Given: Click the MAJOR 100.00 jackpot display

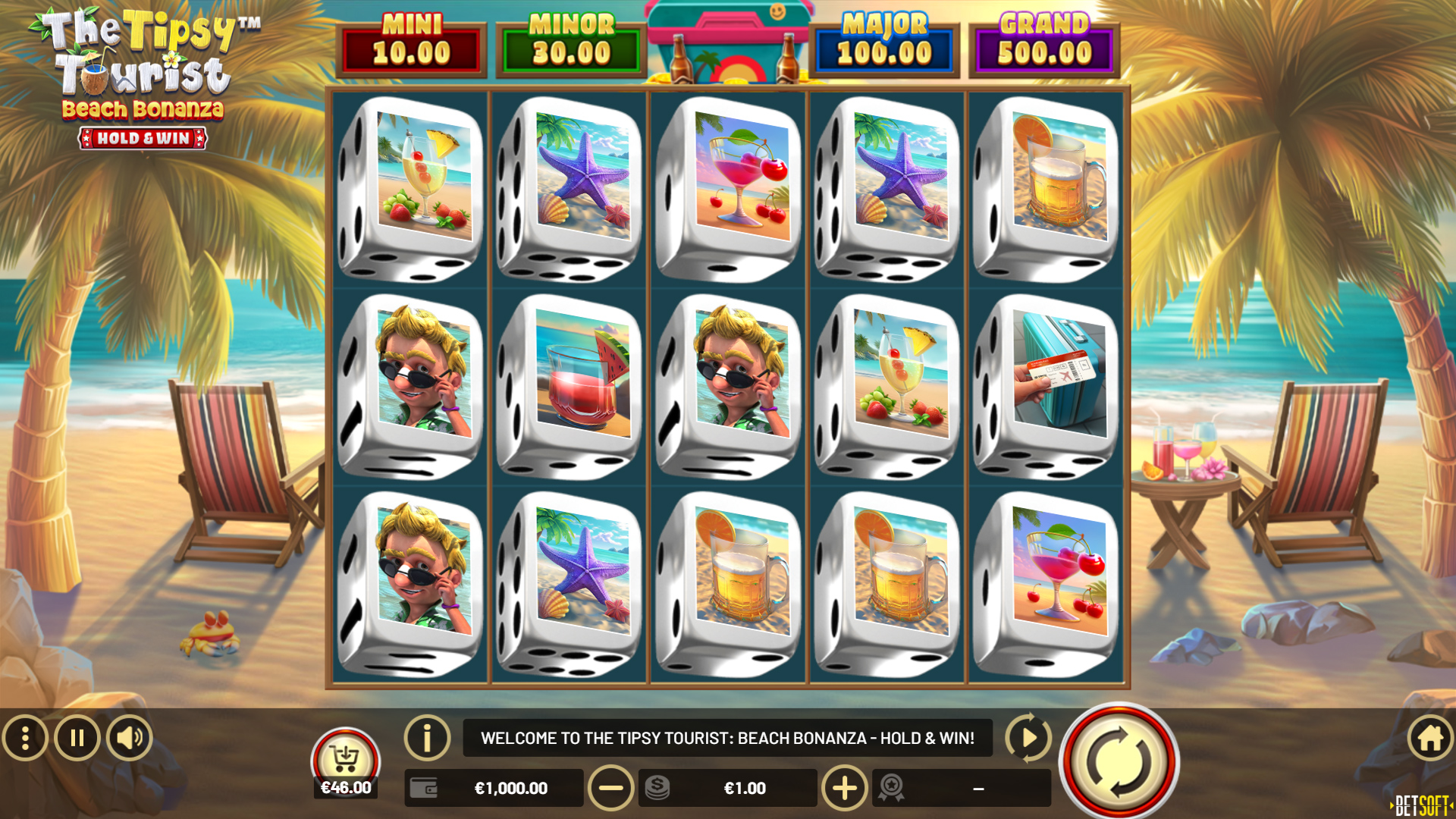Looking at the screenshot, I should (883, 43).
